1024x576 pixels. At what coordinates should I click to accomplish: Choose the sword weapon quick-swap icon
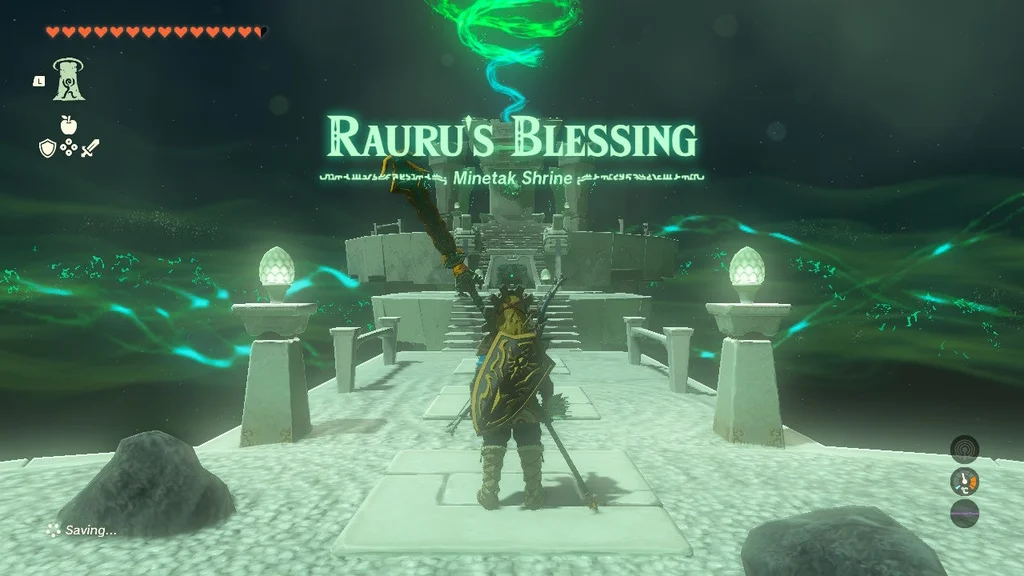coord(90,148)
